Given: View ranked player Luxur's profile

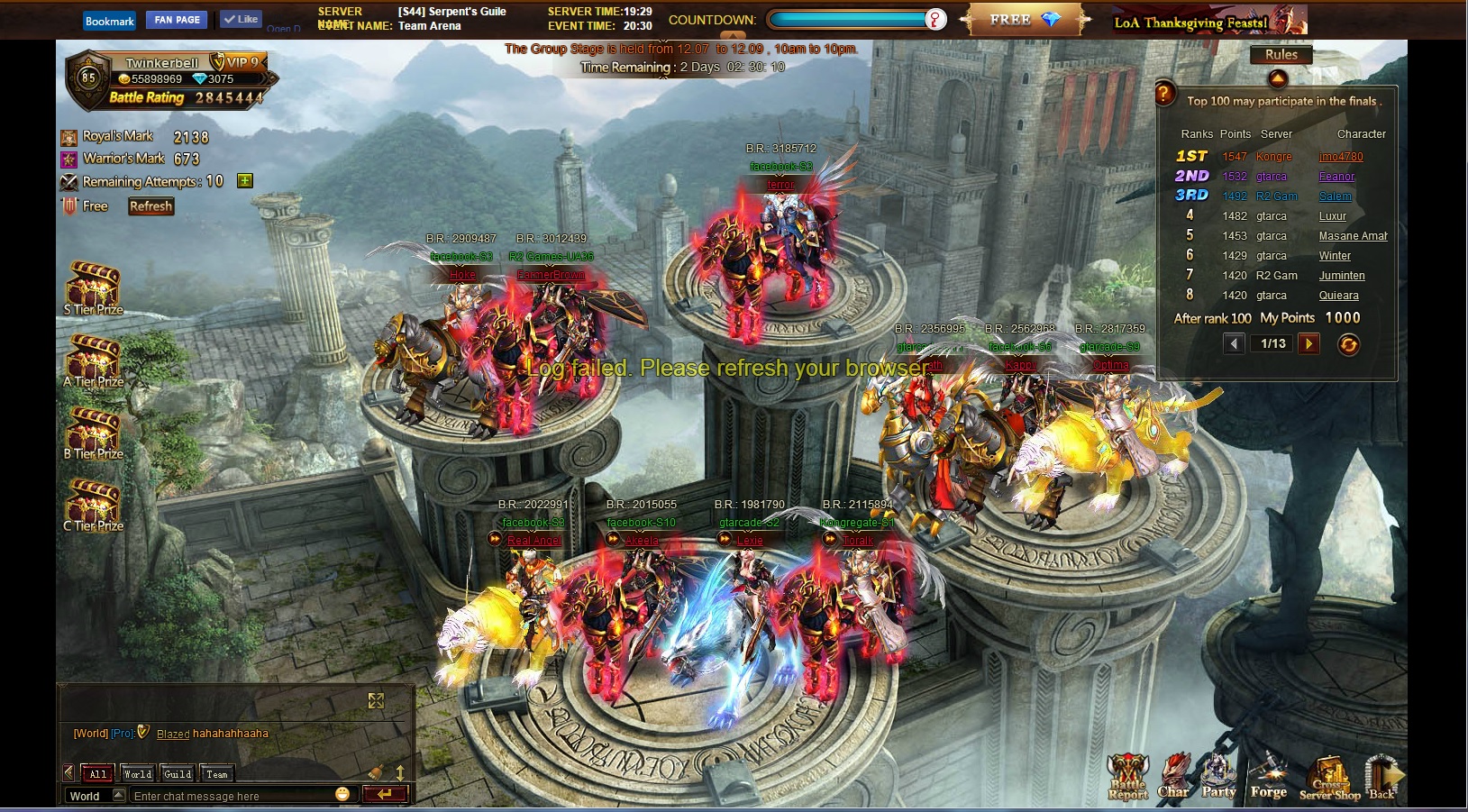Looking at the screenshot, I should click(1332, 216).
